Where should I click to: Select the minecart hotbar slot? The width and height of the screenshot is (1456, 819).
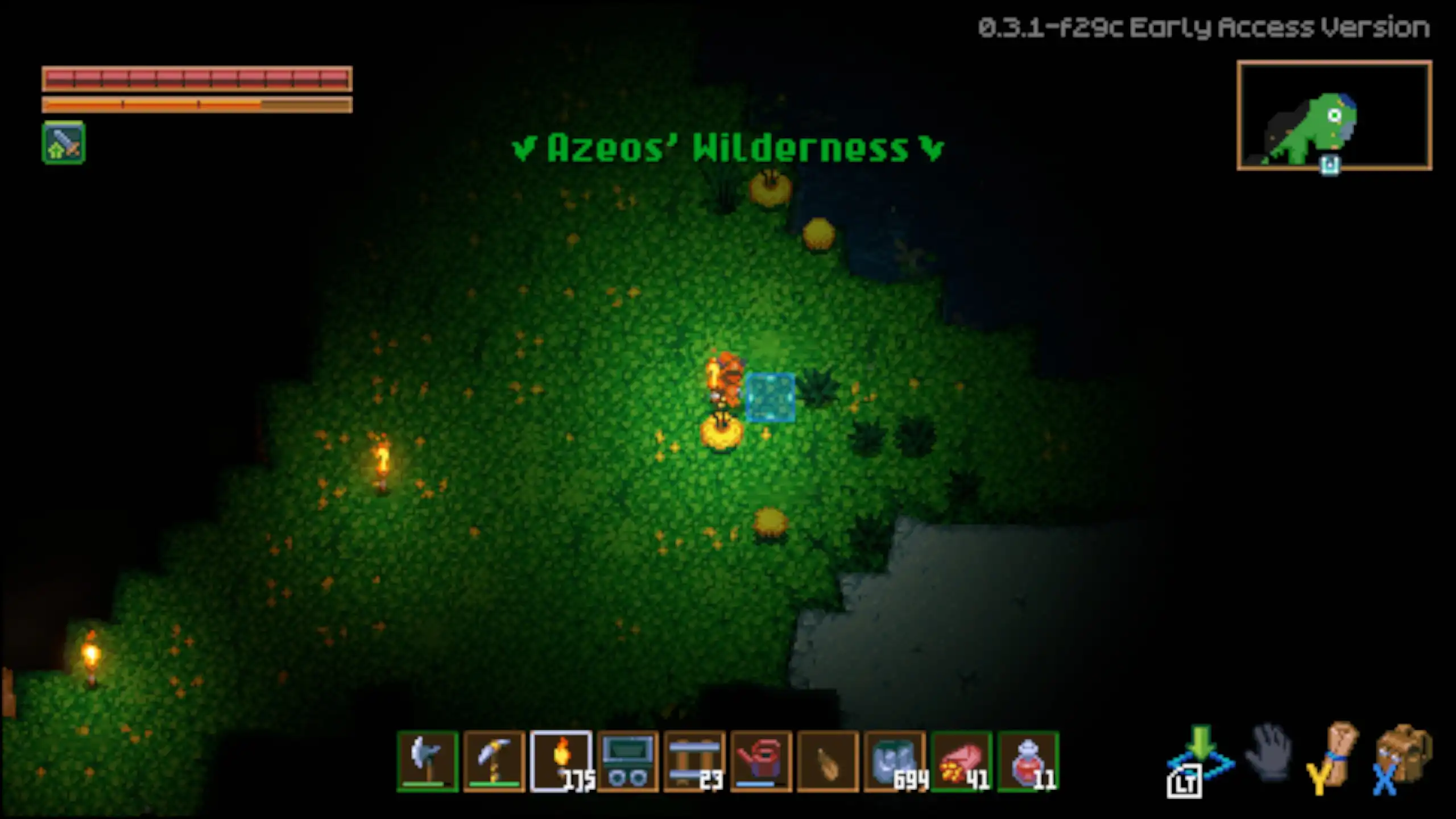pos(628,761)
